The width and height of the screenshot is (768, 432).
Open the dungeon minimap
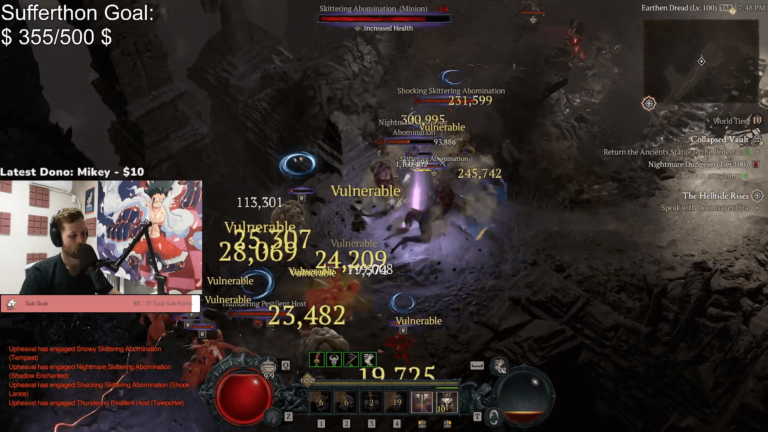(x=700, y=60)
